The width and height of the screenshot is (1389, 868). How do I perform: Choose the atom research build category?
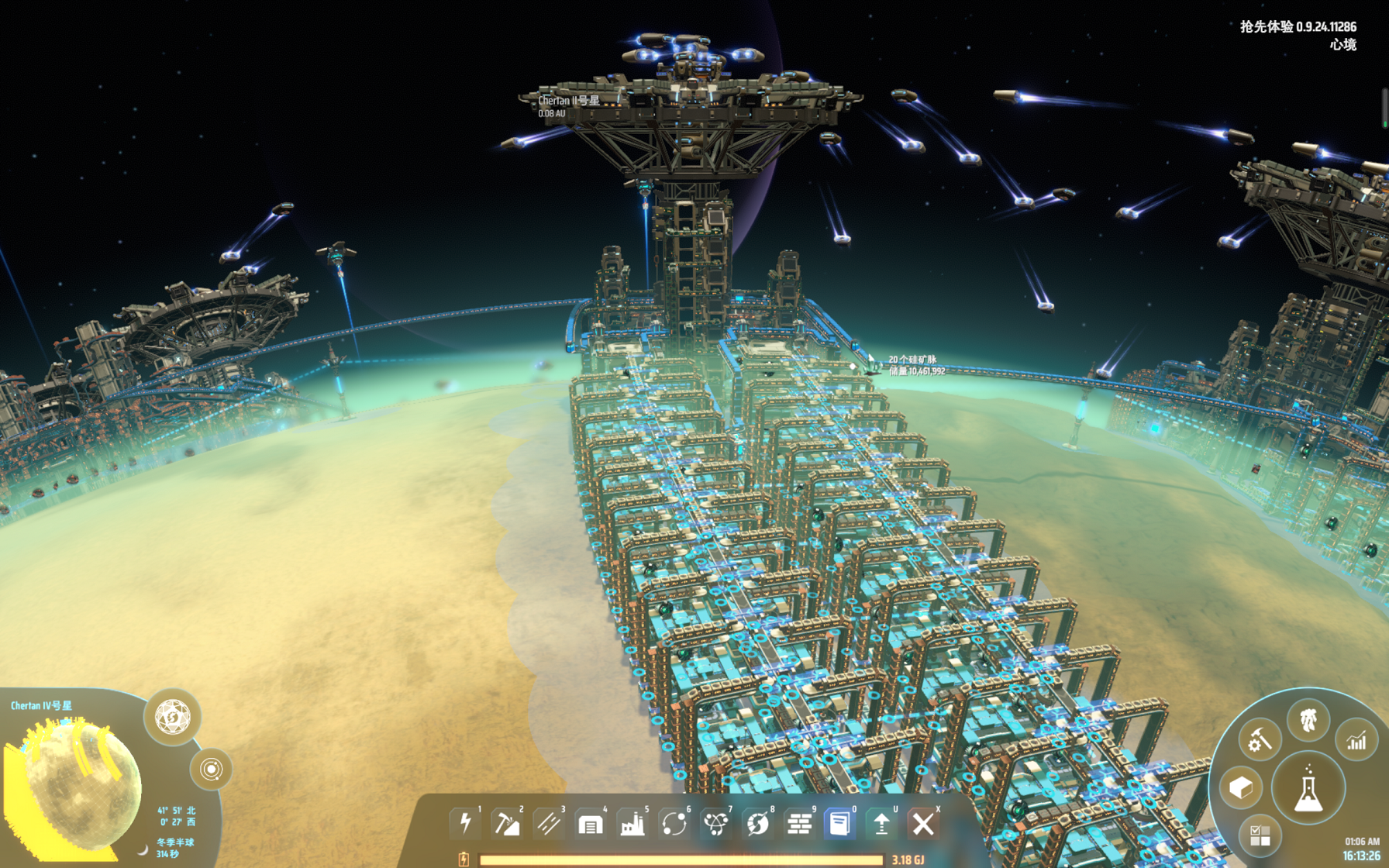[x=716, y=823]
